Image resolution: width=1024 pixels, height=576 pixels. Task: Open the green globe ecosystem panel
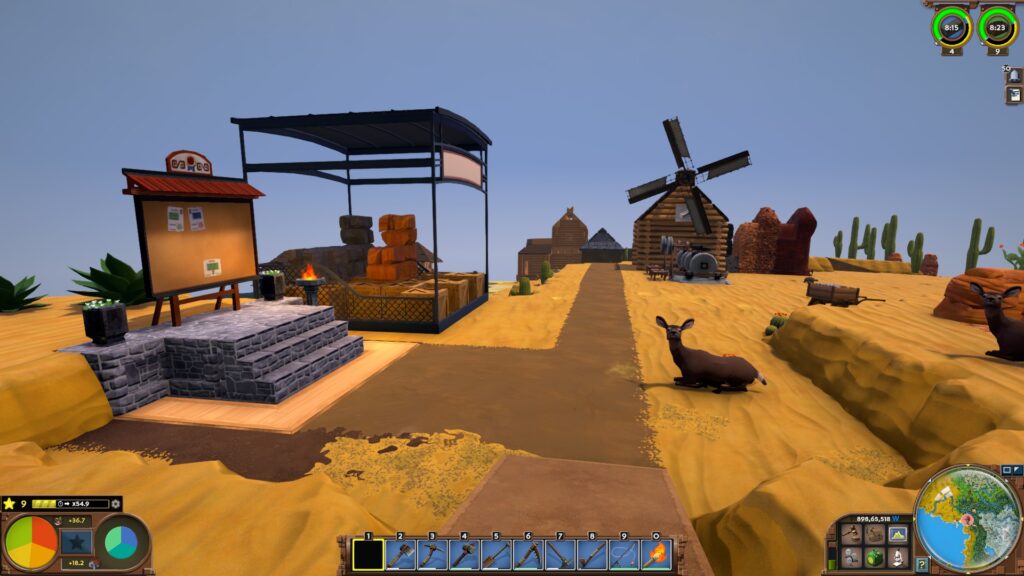874,556
